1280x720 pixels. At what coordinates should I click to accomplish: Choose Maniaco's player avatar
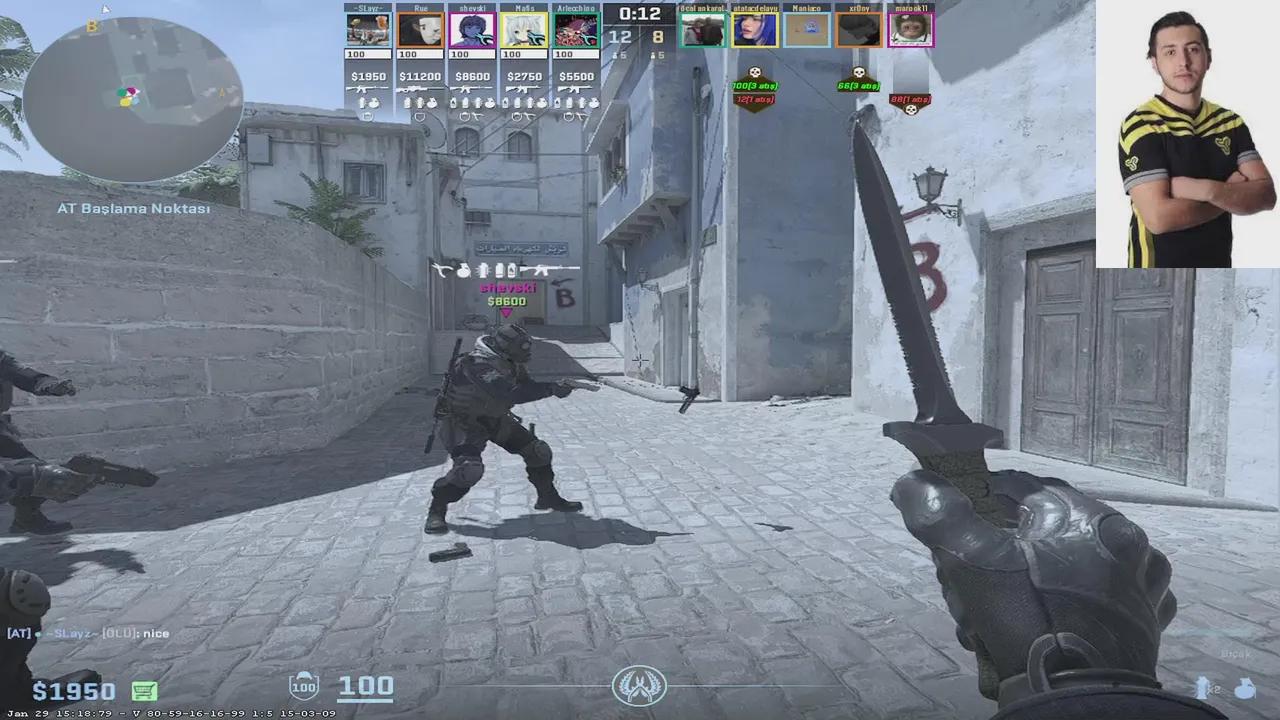point(806,30)
